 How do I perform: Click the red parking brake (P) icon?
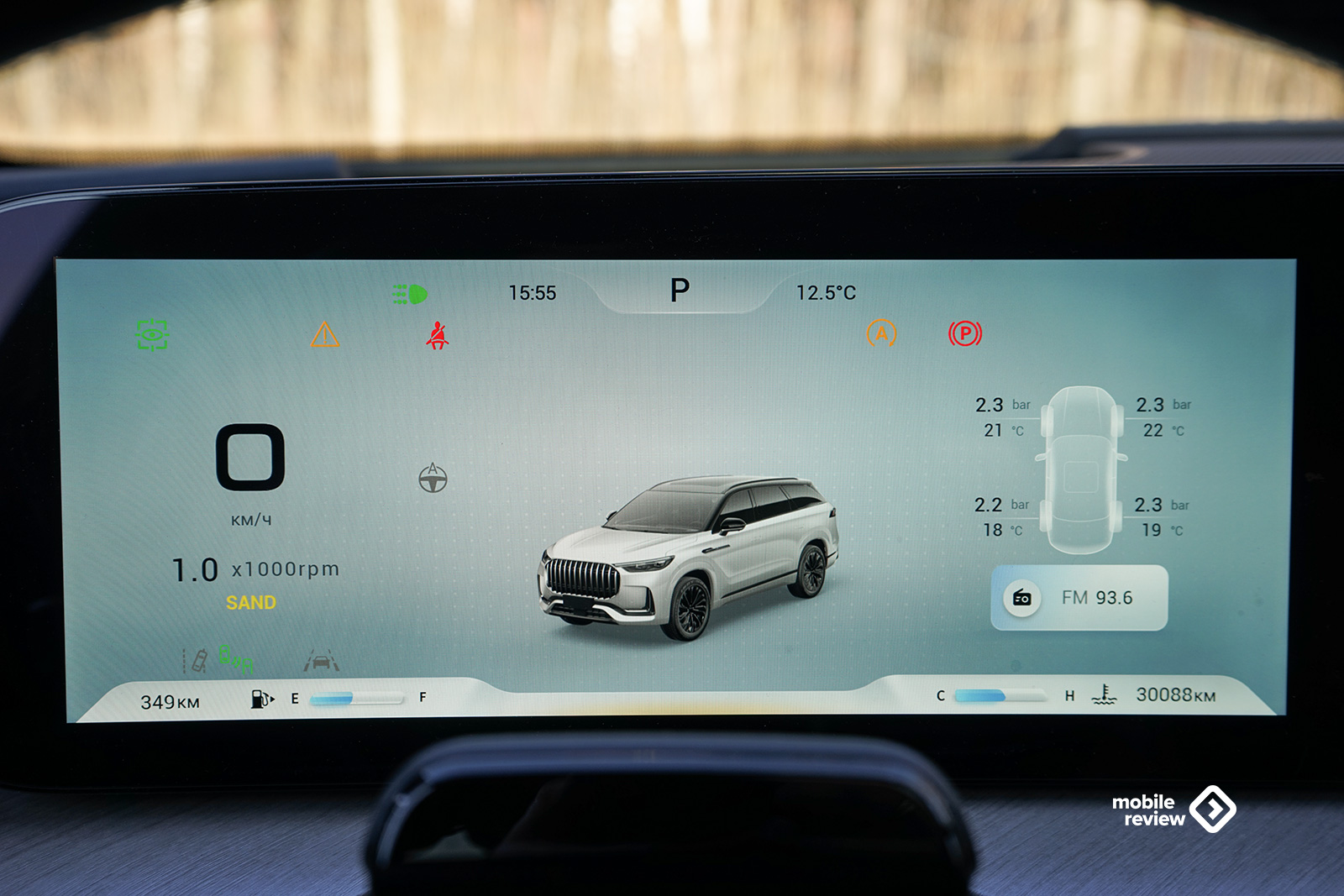click(x=965, y=334)
